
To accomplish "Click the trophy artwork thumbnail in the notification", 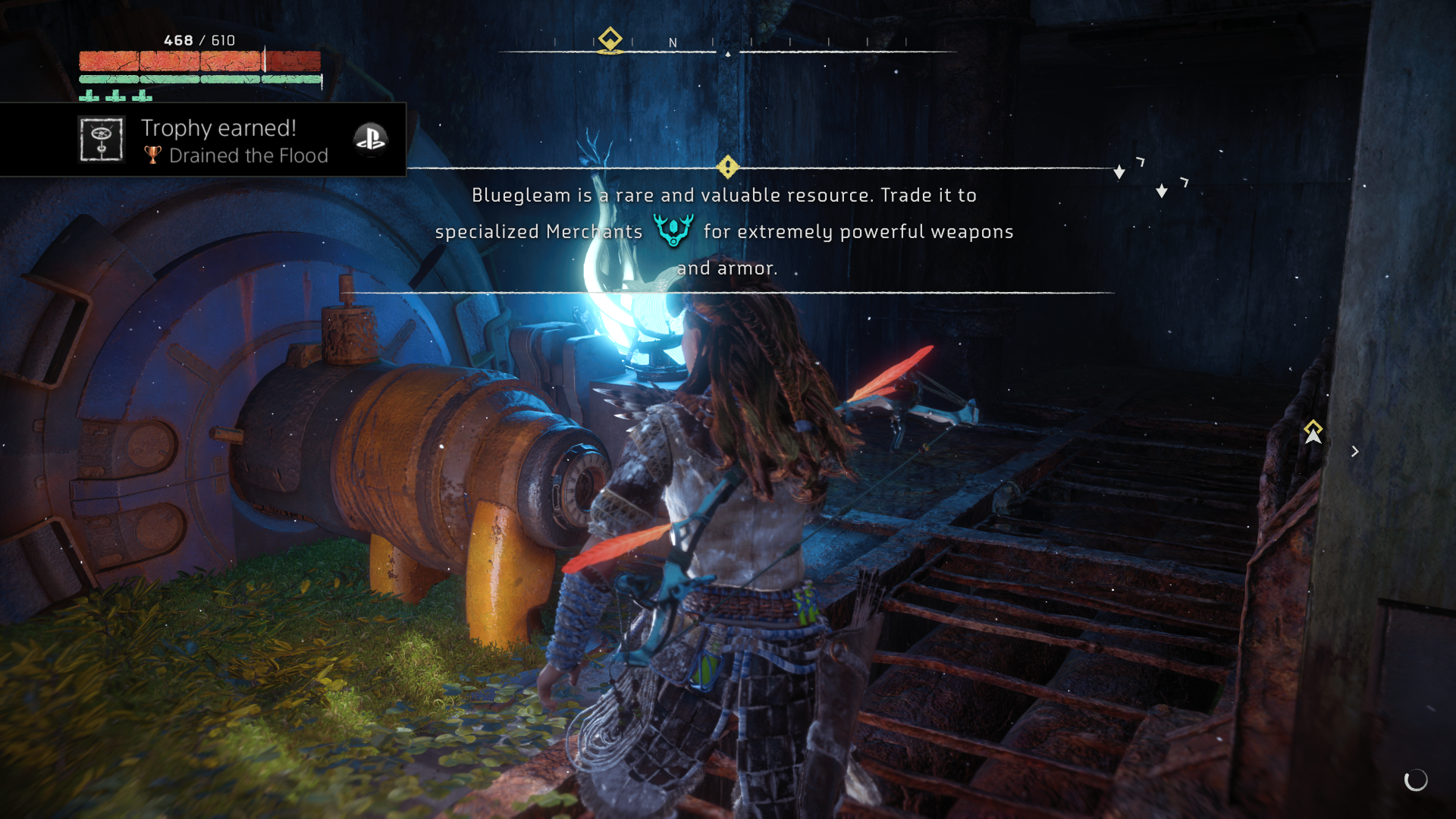I will pos(102,140).
